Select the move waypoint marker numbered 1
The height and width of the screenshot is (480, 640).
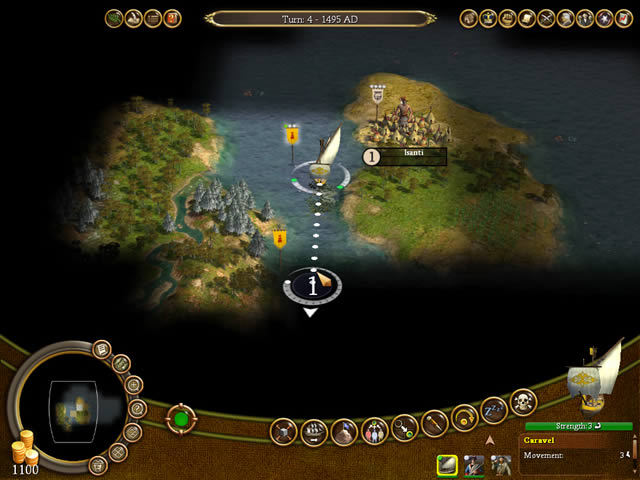click(314, 286)
